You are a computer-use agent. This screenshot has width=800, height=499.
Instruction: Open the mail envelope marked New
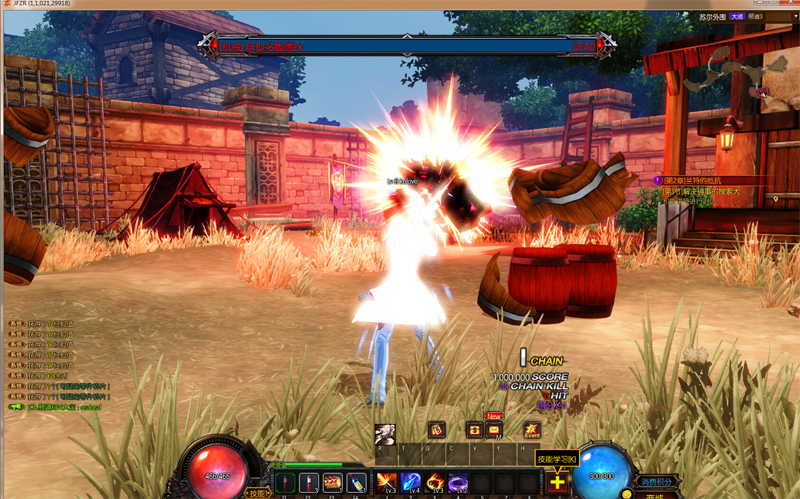tap(494, 430)
